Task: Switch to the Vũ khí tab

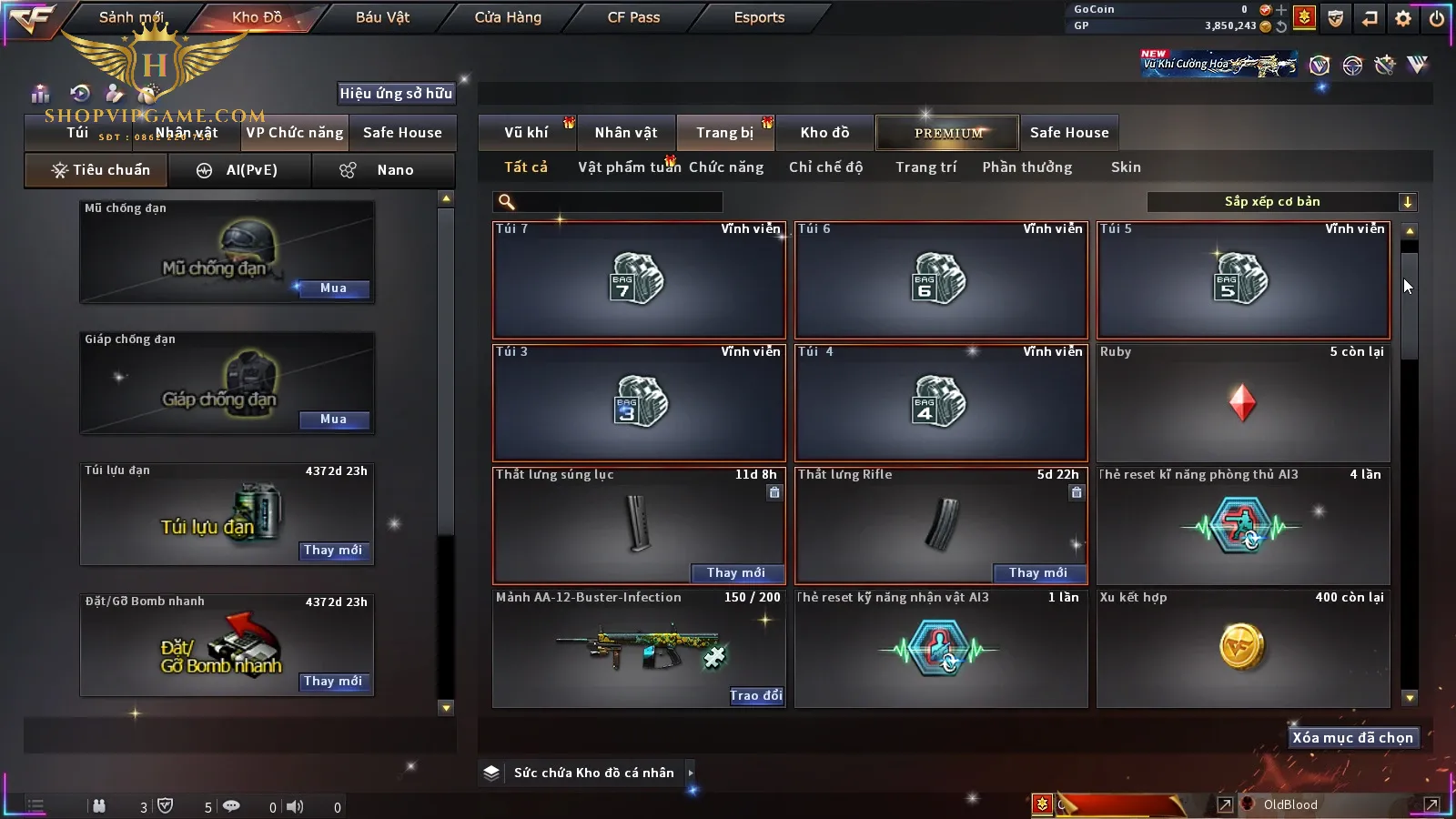Action: (526, 133)
